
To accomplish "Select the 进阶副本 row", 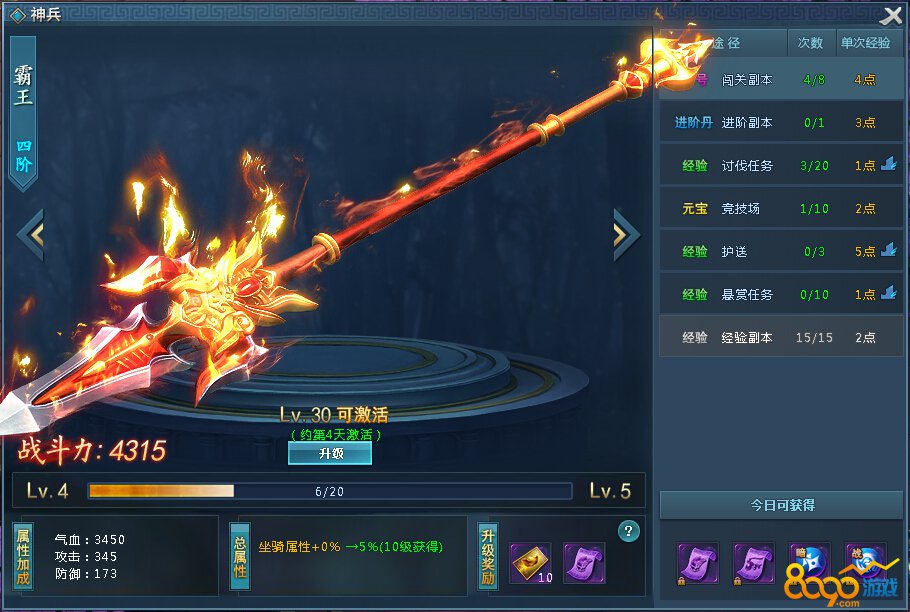I will 781,123.
